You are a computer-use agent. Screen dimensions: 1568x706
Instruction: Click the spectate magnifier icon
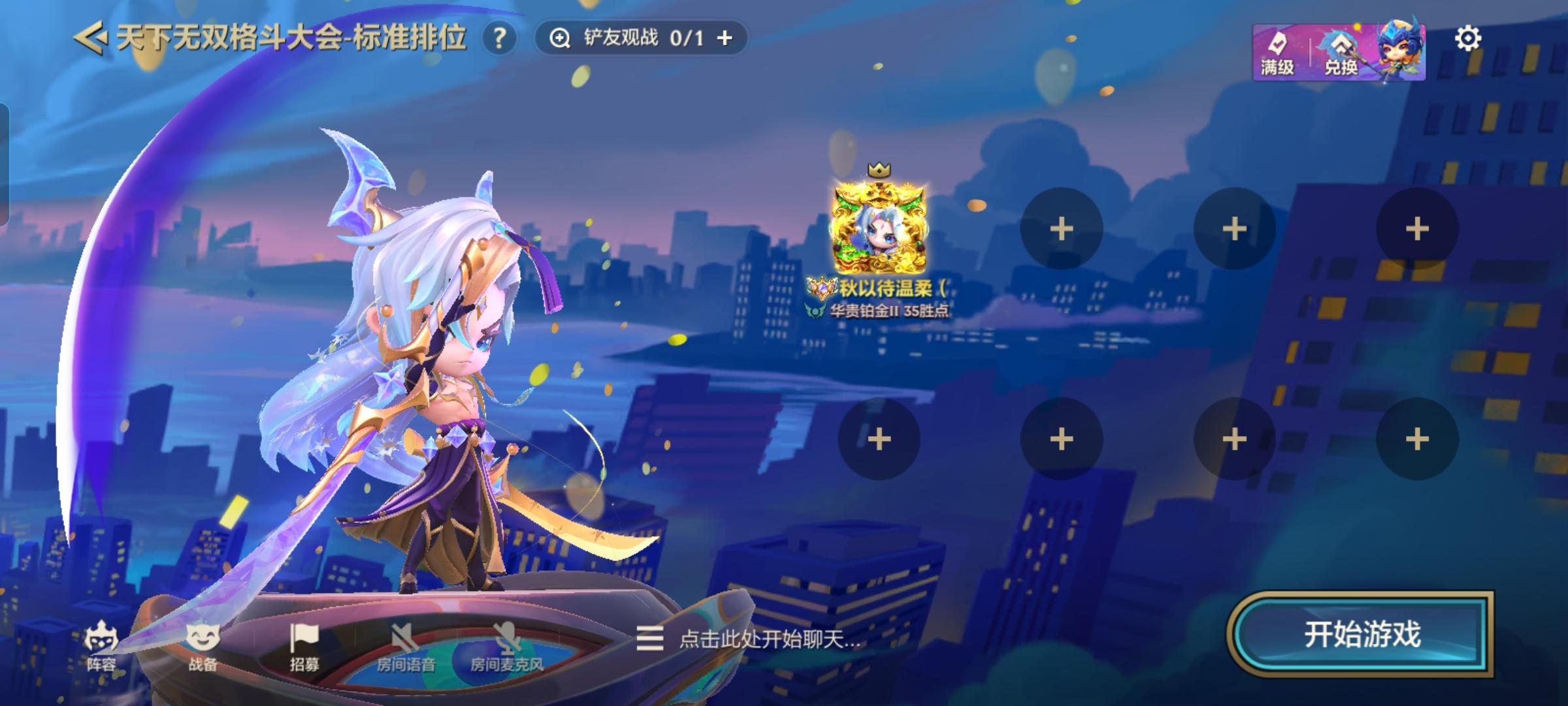click(x=562, y=37)
